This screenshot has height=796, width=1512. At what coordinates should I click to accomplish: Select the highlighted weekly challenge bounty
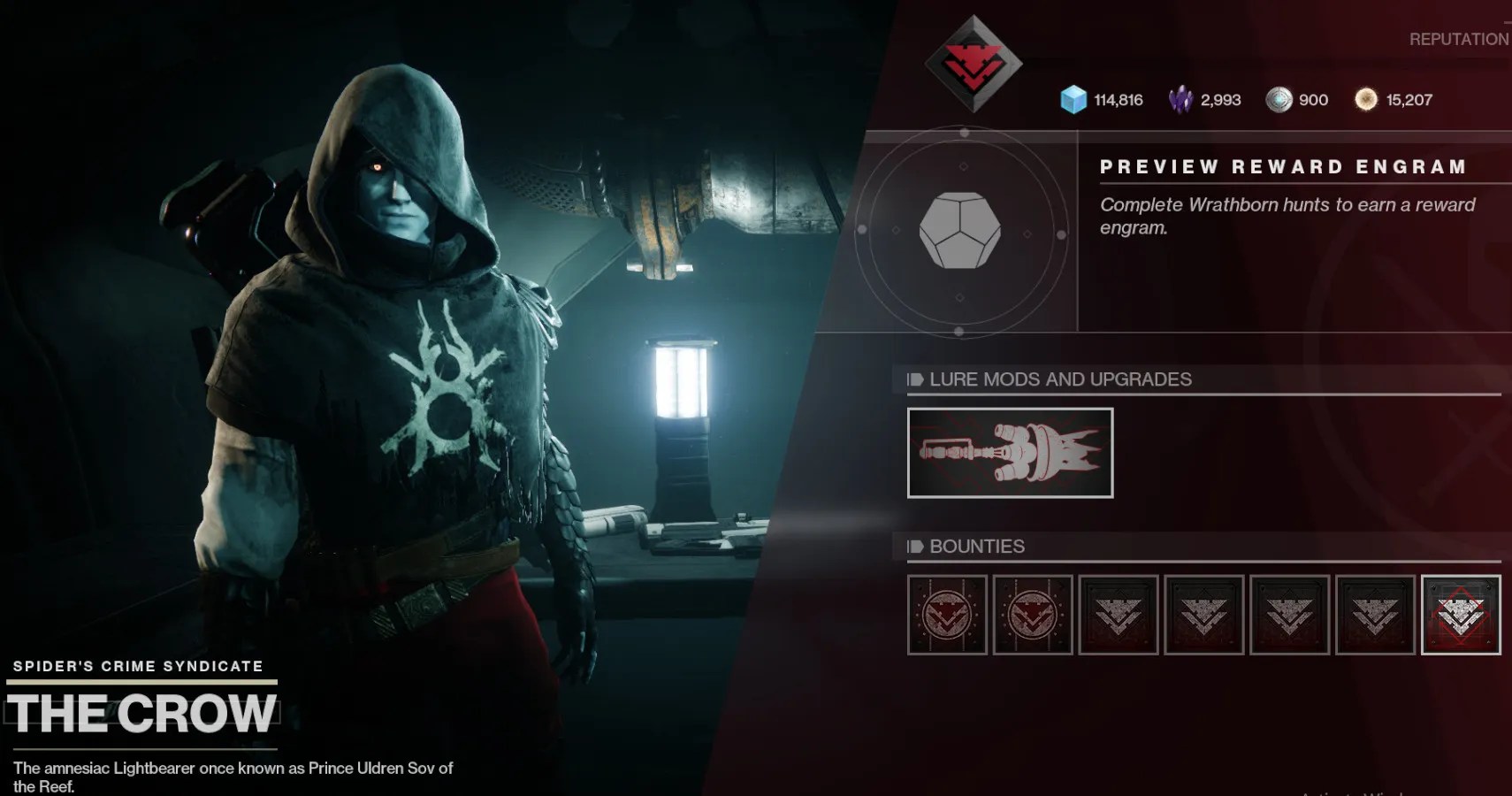(1462, 614)
